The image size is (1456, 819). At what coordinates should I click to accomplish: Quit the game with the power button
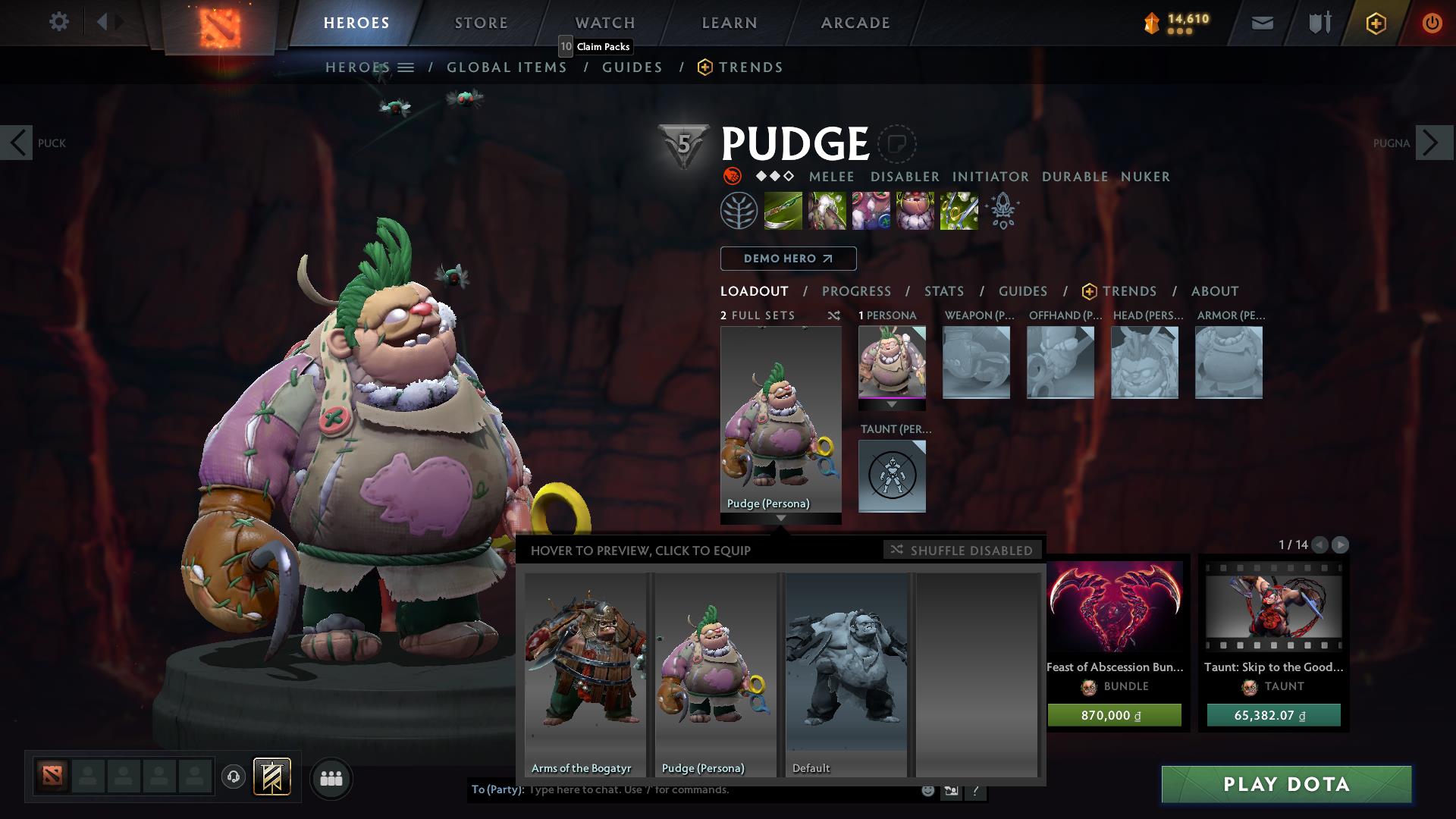(1432, 23)
